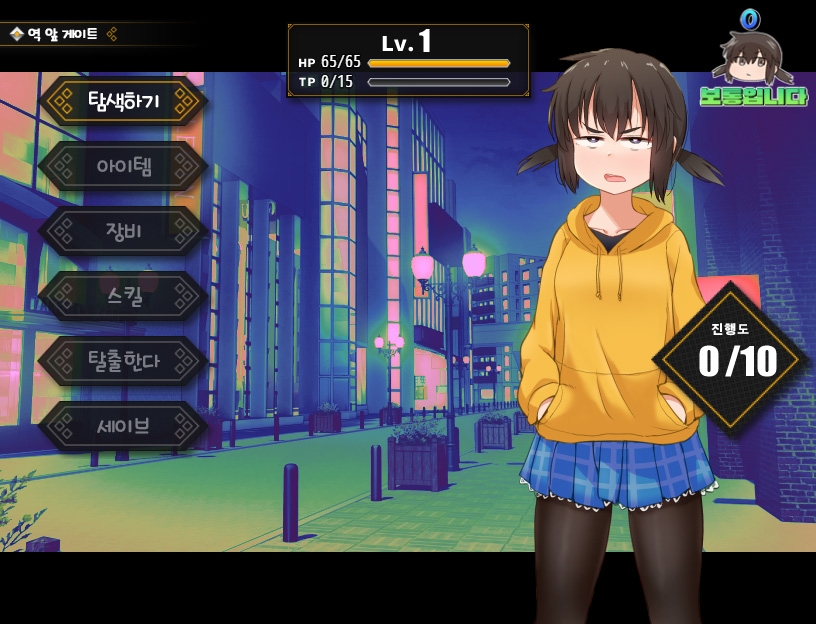Select the 탐색하기 explore option

coord(123,101)
